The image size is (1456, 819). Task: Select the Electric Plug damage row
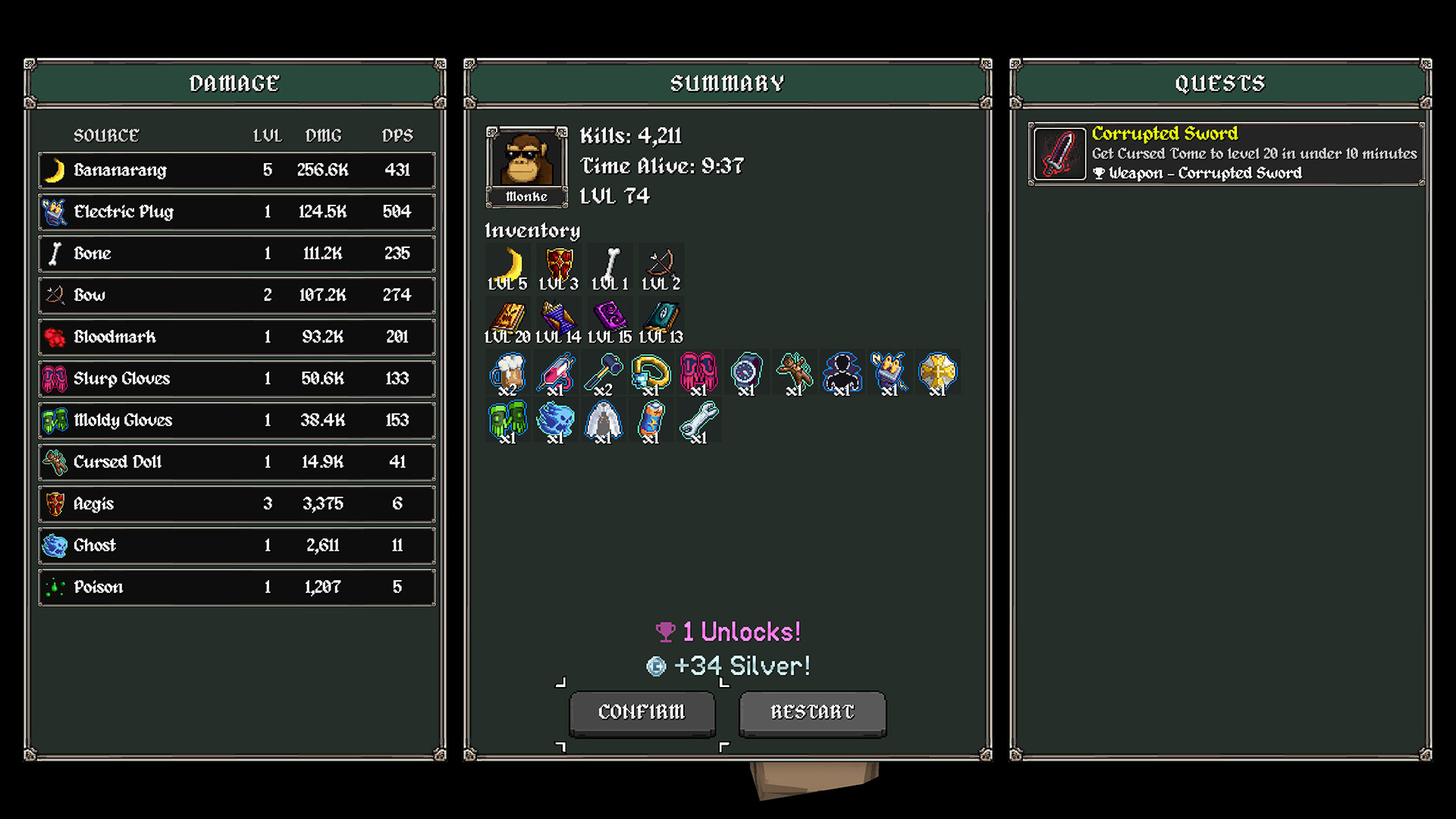click(x=237, y=212)
